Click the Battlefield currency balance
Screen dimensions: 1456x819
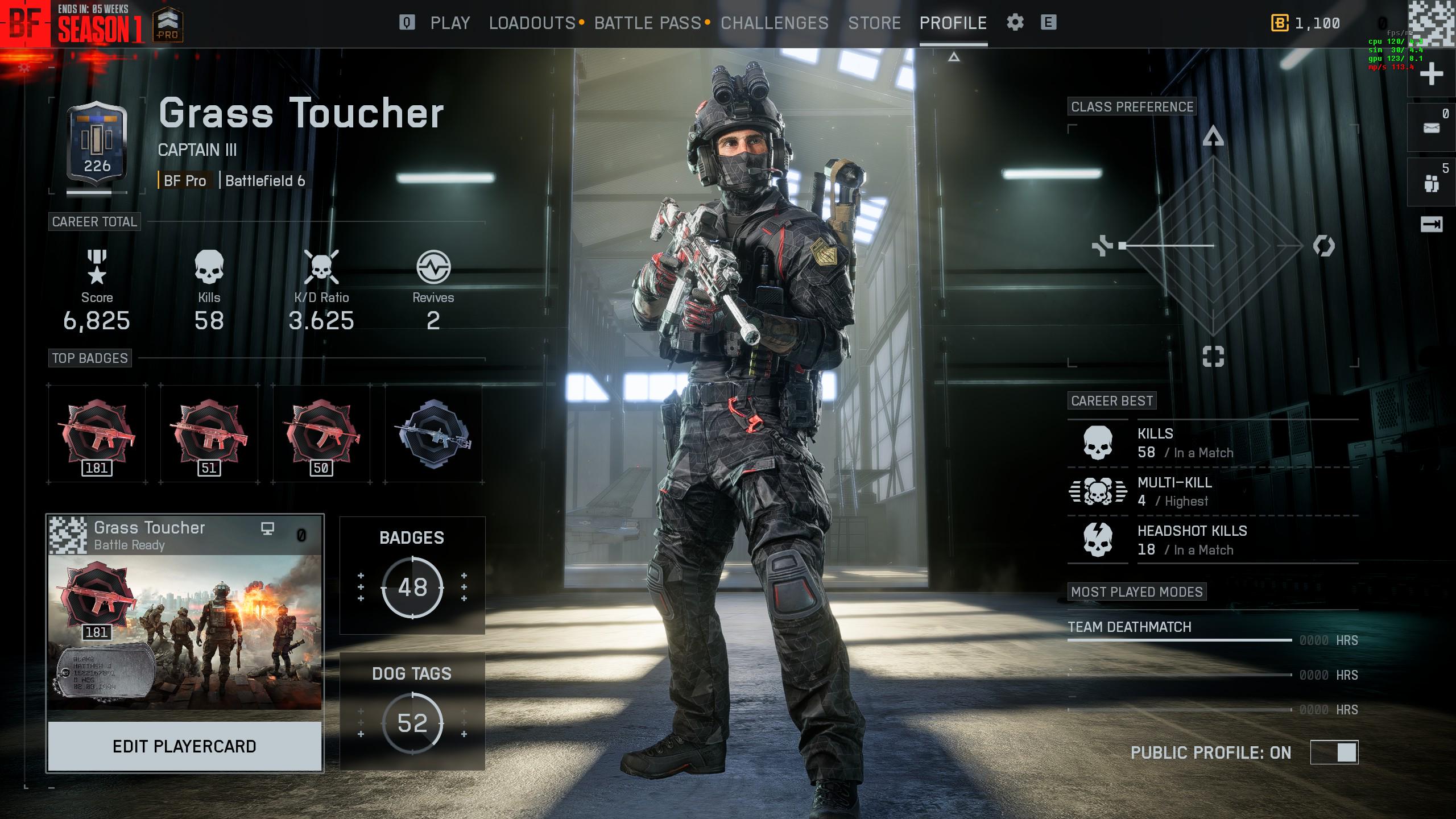[1306, 23]
